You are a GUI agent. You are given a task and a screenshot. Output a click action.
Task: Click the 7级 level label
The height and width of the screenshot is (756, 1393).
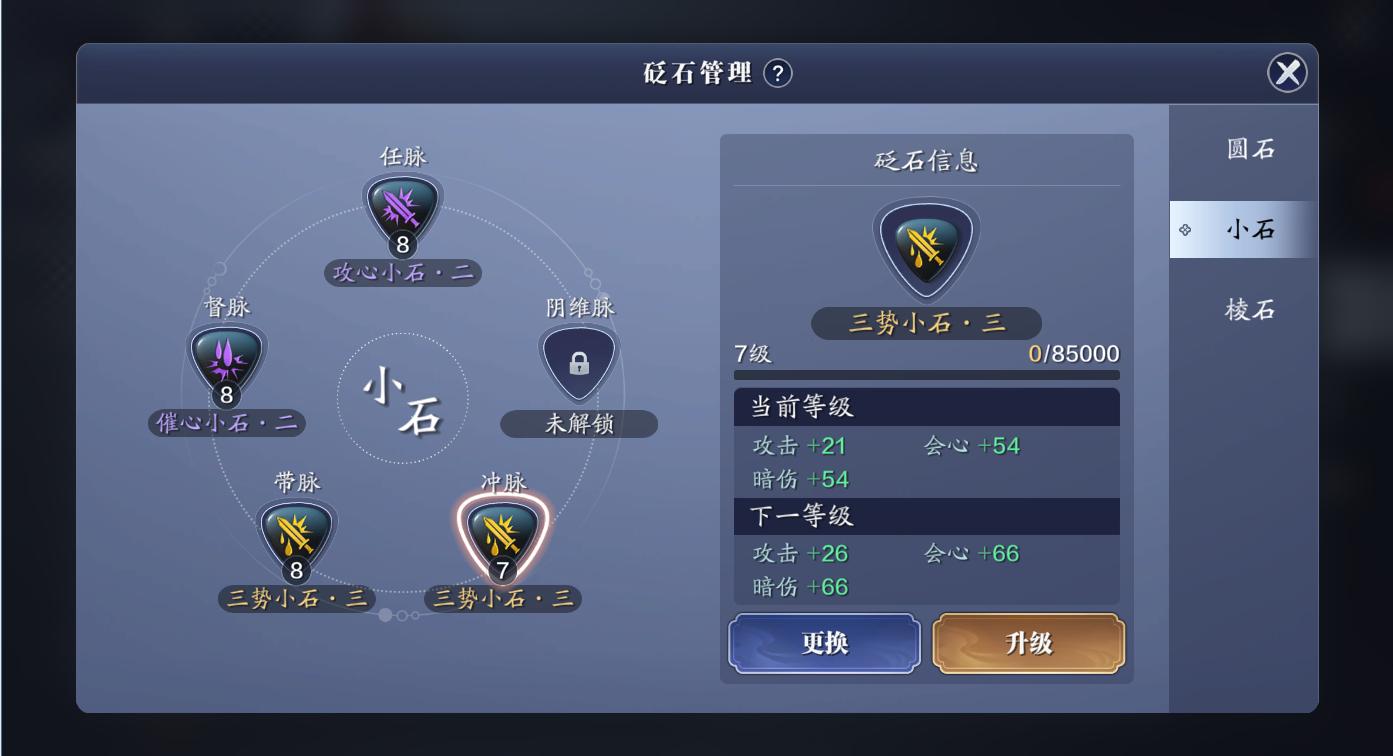click(x=751, y=352)
